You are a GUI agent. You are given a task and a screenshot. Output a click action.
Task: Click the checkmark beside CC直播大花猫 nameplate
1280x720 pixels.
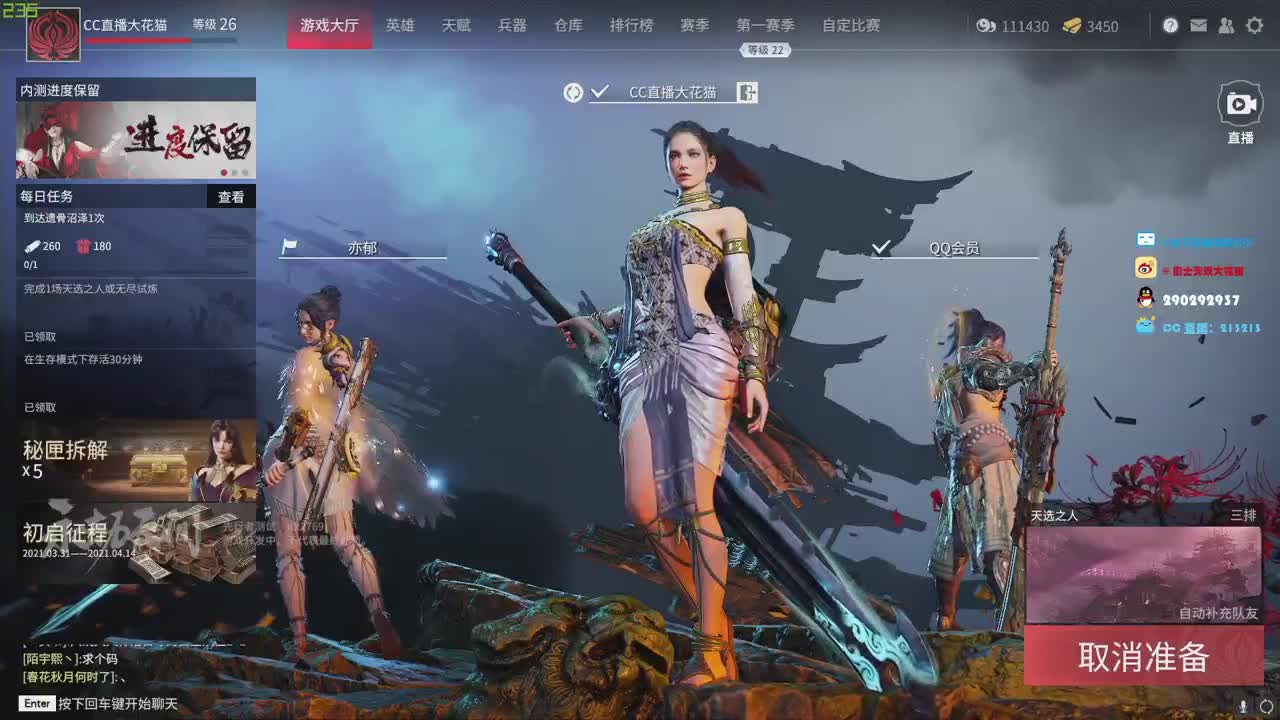(599, 90)
